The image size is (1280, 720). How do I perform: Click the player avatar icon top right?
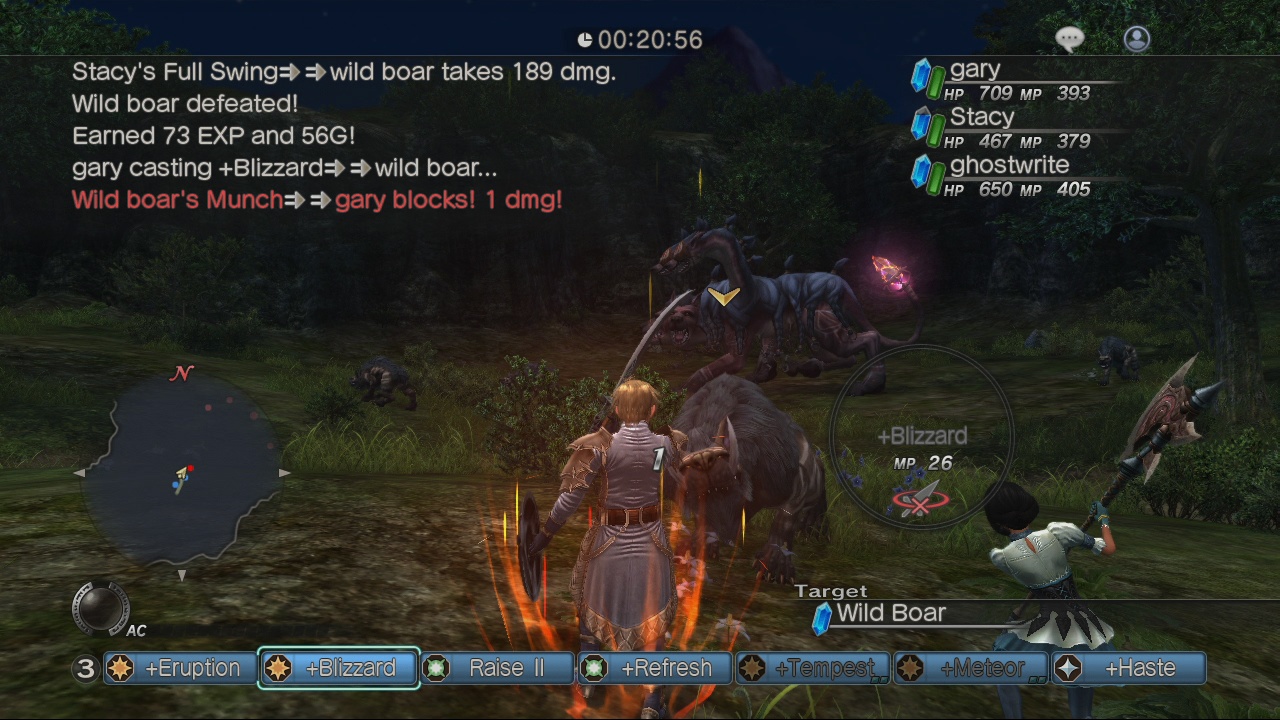(1135, 38)
